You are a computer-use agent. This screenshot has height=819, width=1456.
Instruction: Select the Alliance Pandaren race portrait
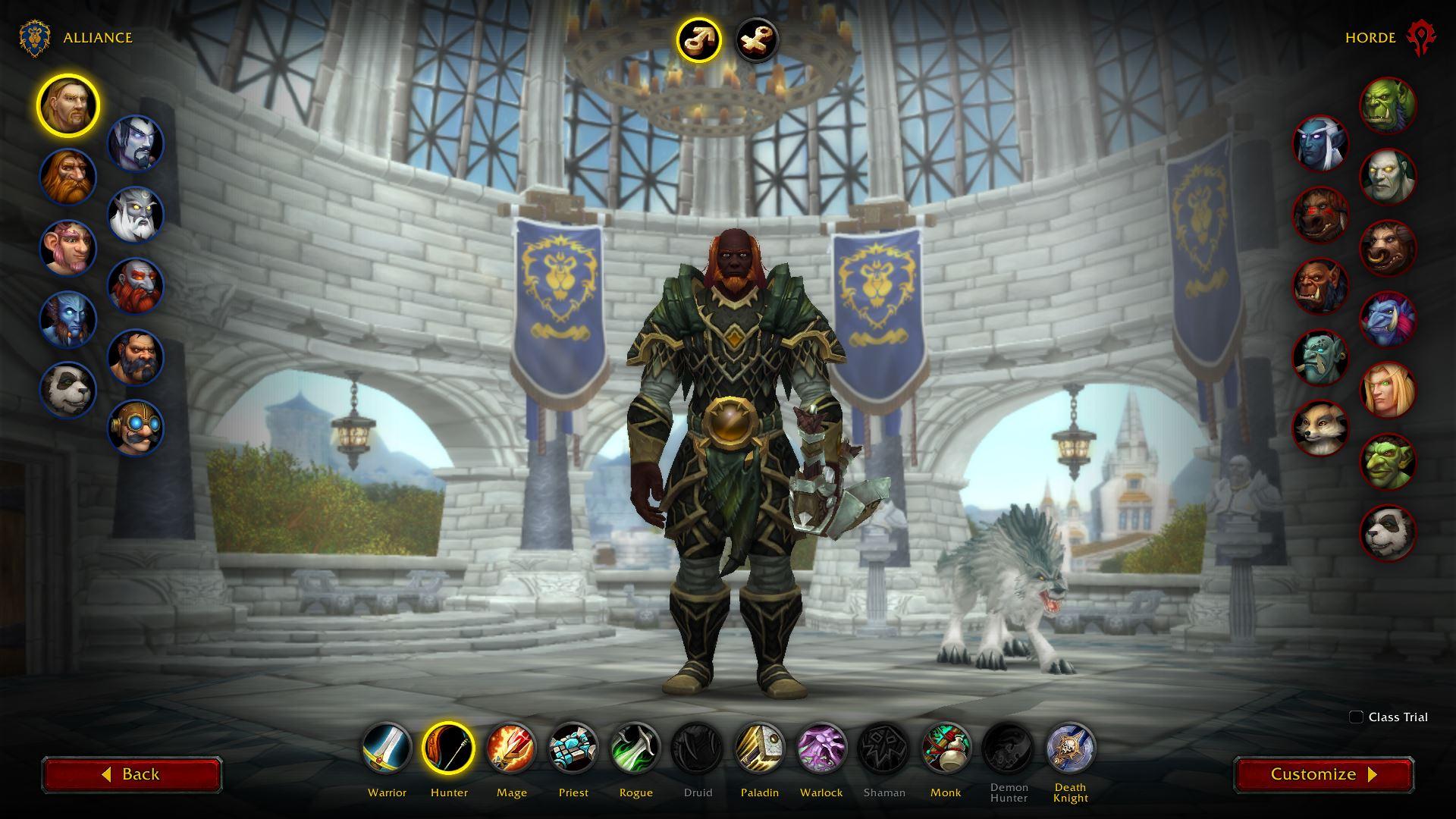click(68, 390)
